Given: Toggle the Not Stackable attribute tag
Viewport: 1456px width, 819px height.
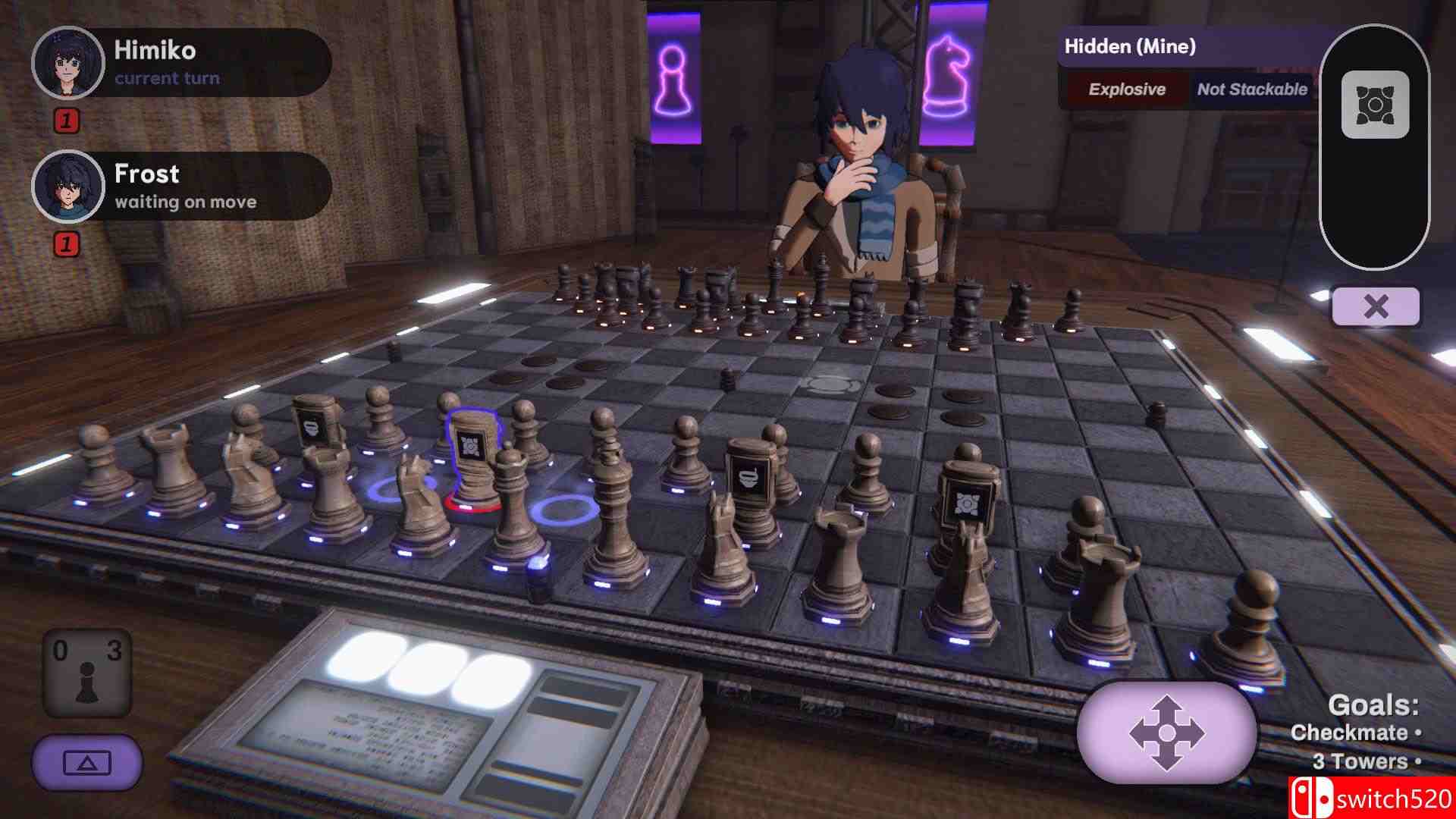Looking at the screenshot, I should tap(1251, 89).
